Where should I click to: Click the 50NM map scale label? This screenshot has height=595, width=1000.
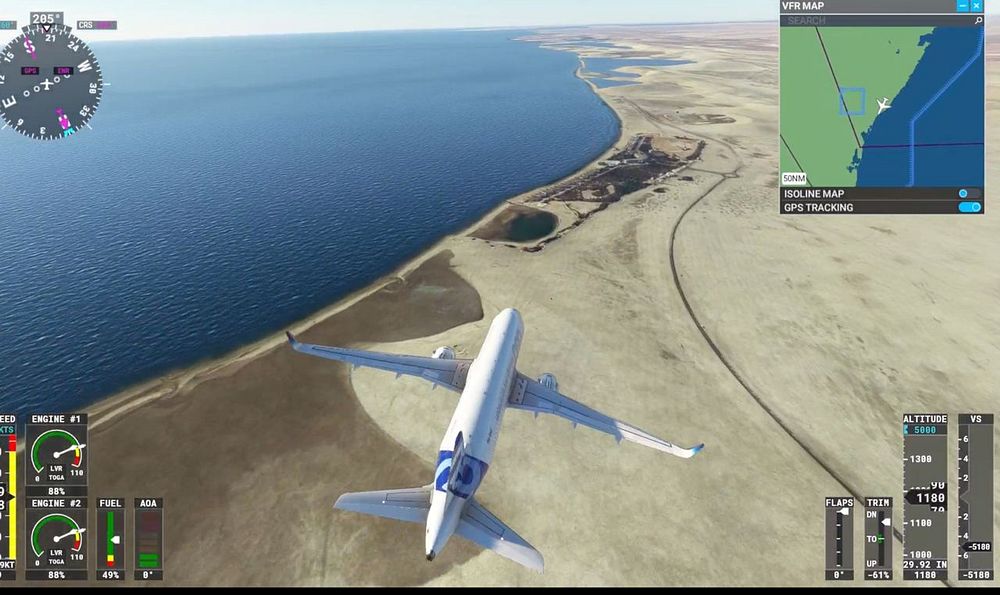(794, 178)
